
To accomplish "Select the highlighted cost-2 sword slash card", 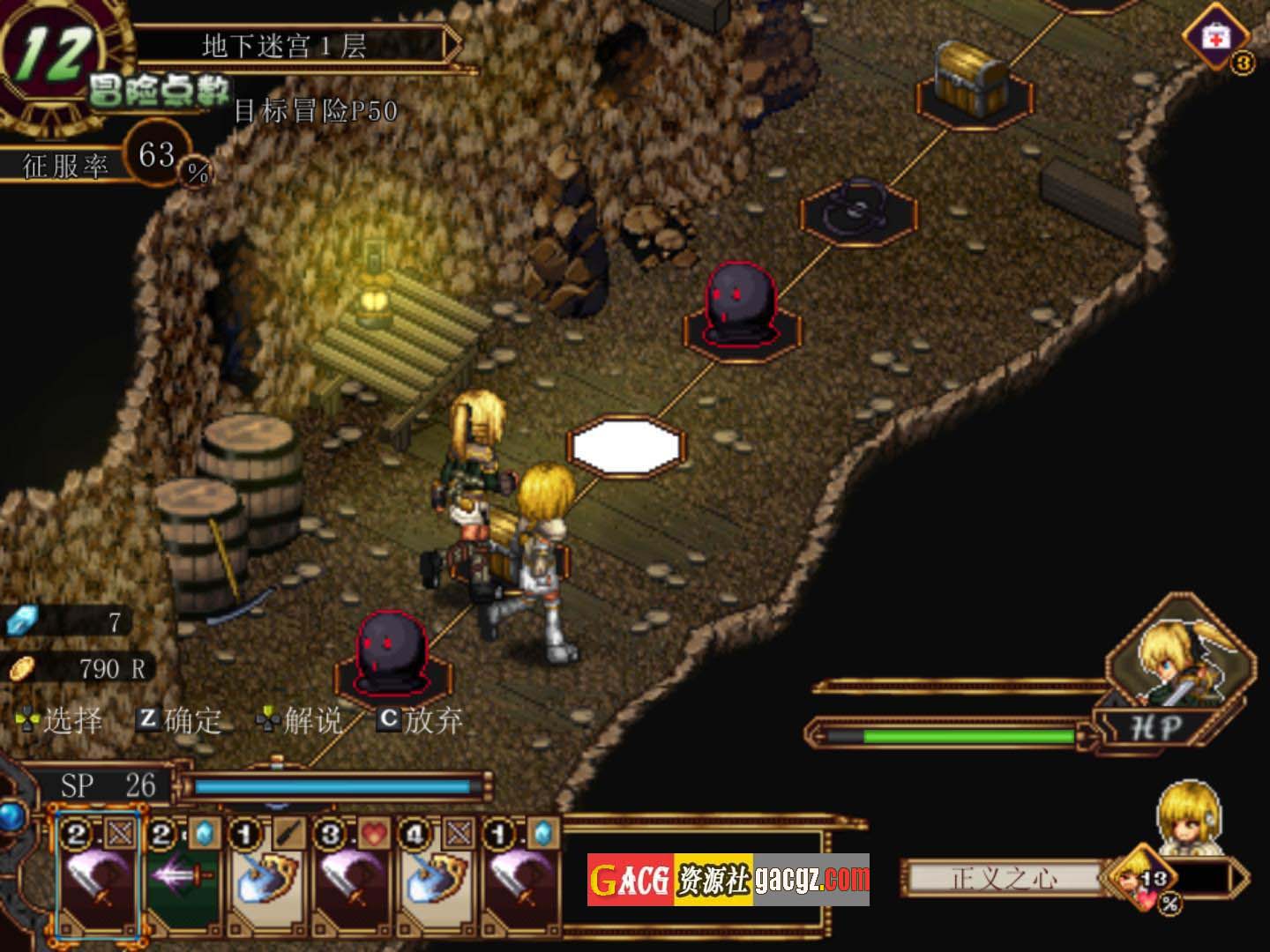I will tap(97, 877).
